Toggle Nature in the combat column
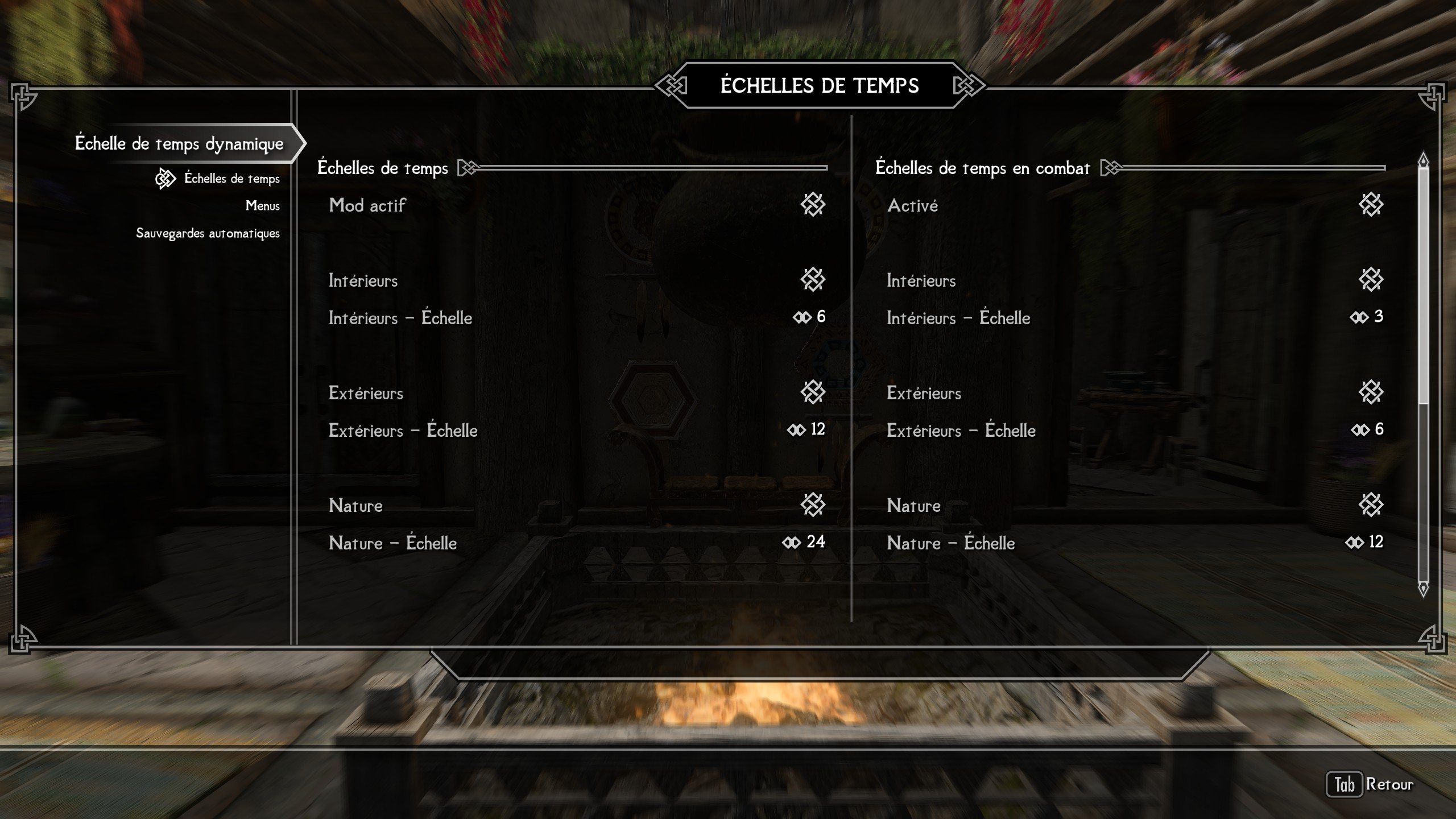Viewport: 1456px width, 819px height. [x=1370, y=505]
